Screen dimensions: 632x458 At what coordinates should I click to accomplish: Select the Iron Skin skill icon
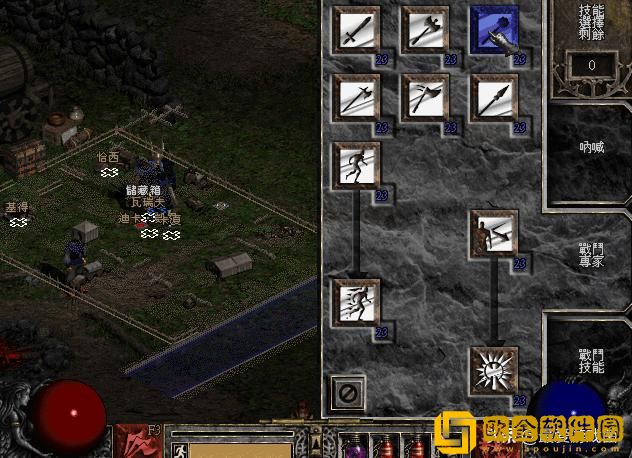pos(494,234)
